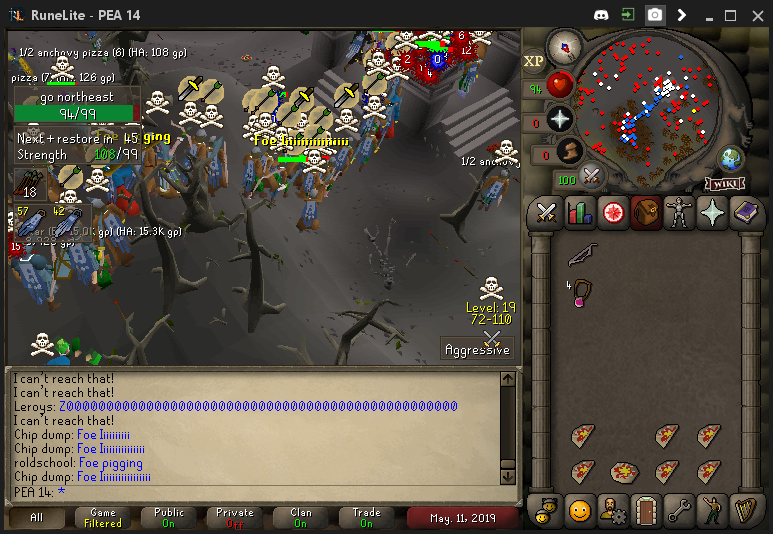Toggle the XP drops orb
Screen dimensions: 773x534
pos(534,61)
